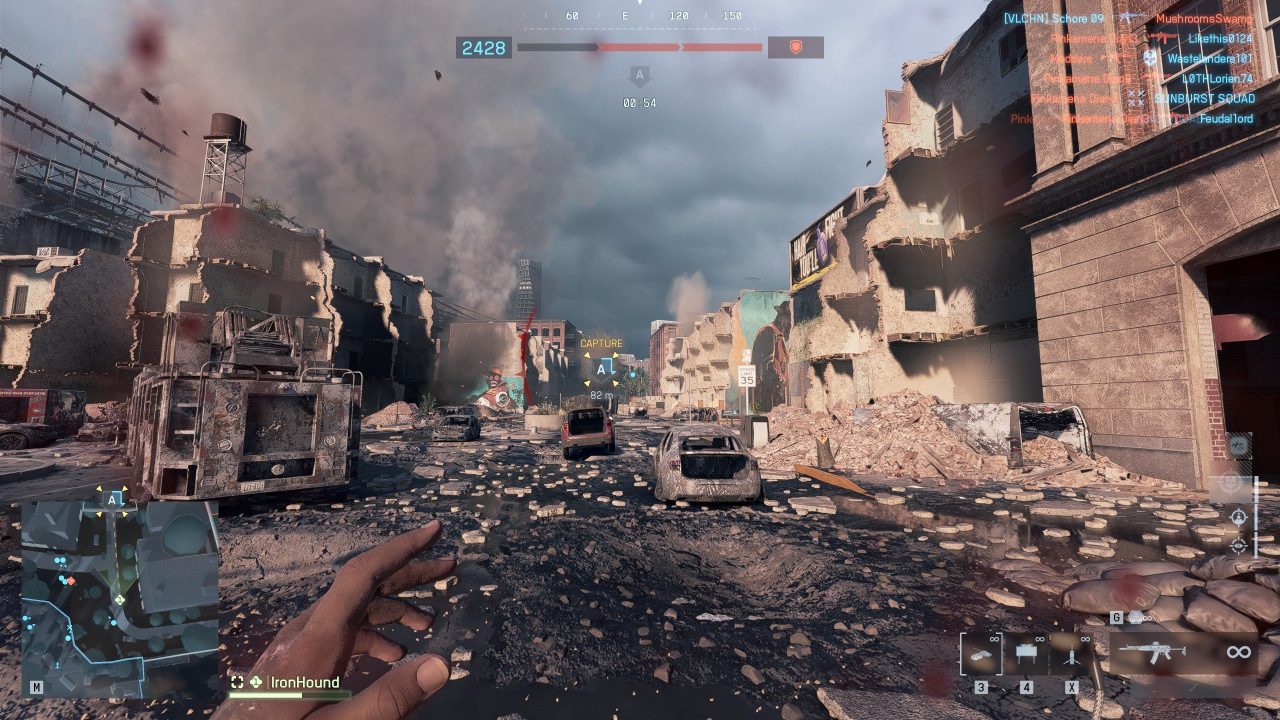Click the IronHound squad member nameplate
The width and height of the screenshot is (1280, 720).
click(304, 682)
